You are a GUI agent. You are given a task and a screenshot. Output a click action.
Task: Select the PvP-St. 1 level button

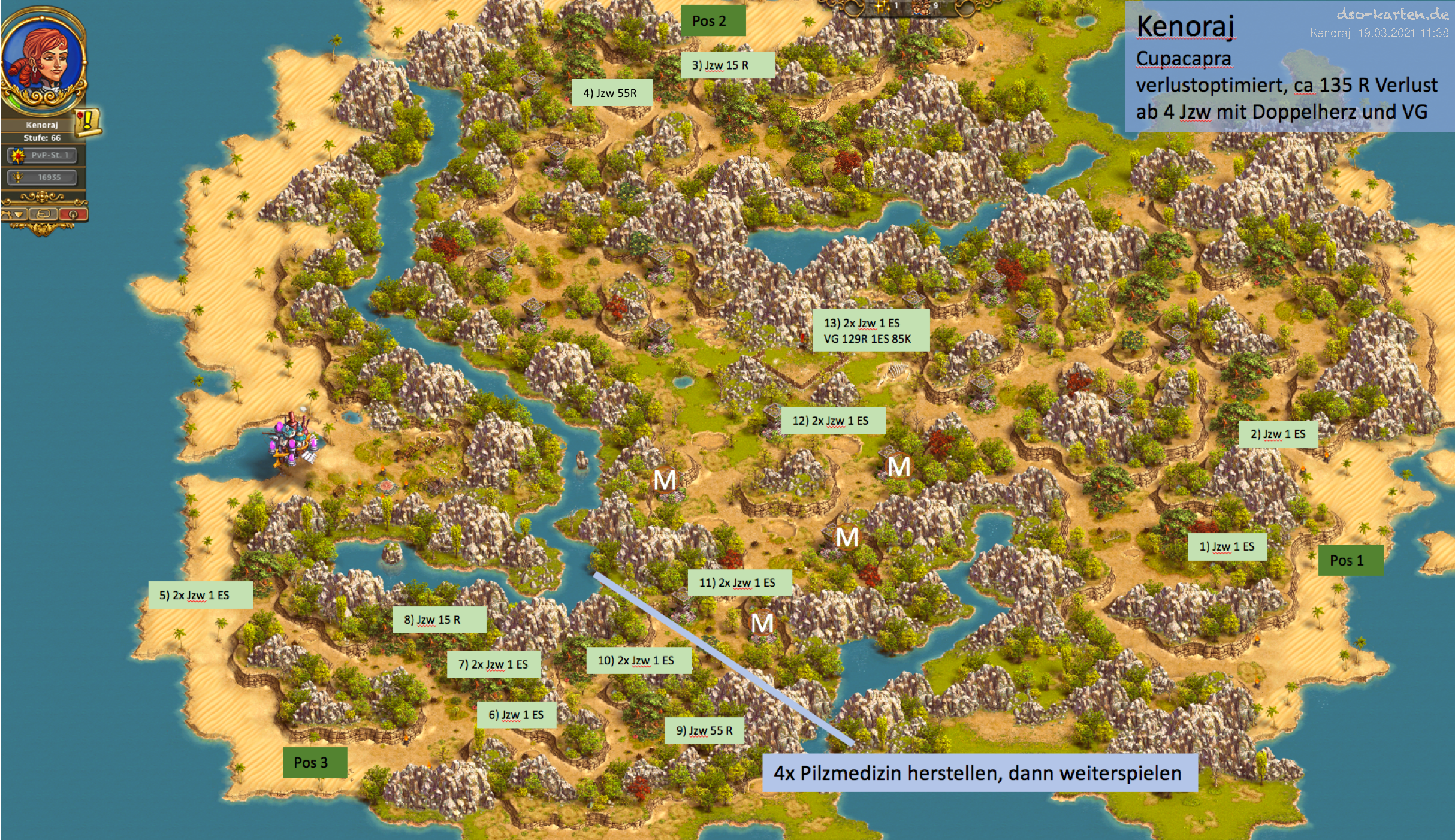click(x=42, y=155)
